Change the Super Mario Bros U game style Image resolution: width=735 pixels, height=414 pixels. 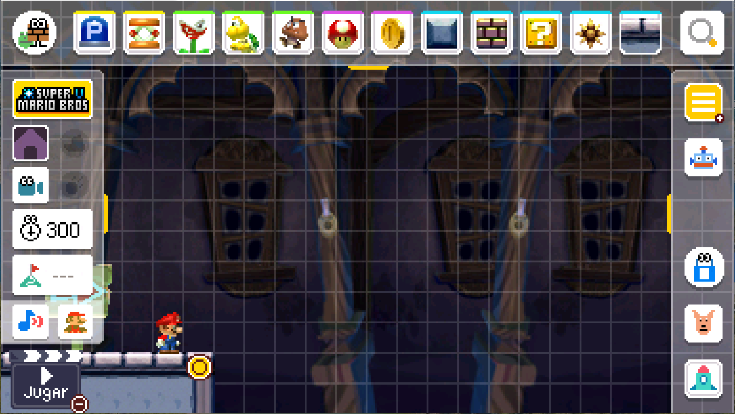tap(53, 100)
